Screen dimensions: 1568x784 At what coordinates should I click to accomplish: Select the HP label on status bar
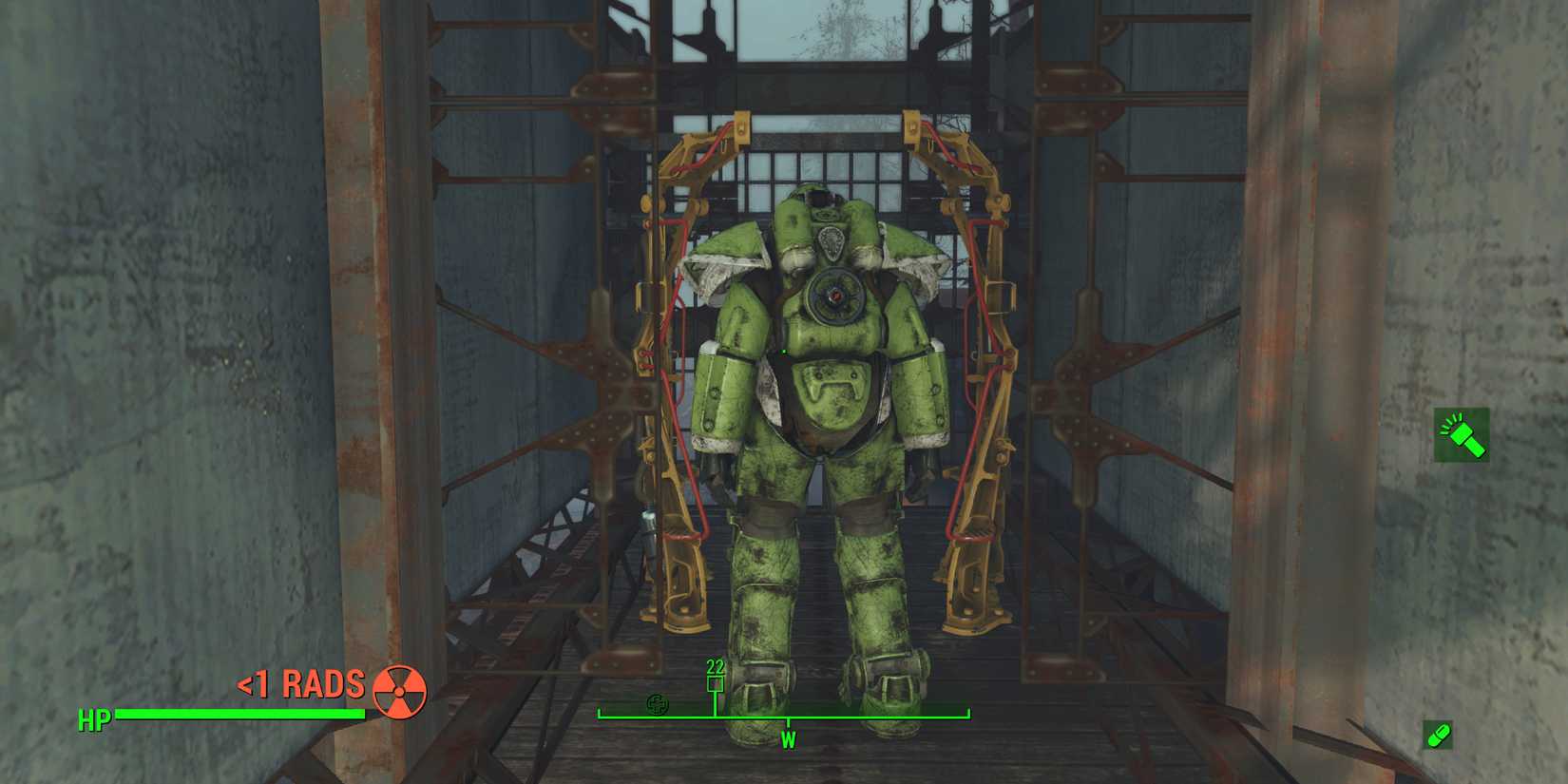[95, 719]
